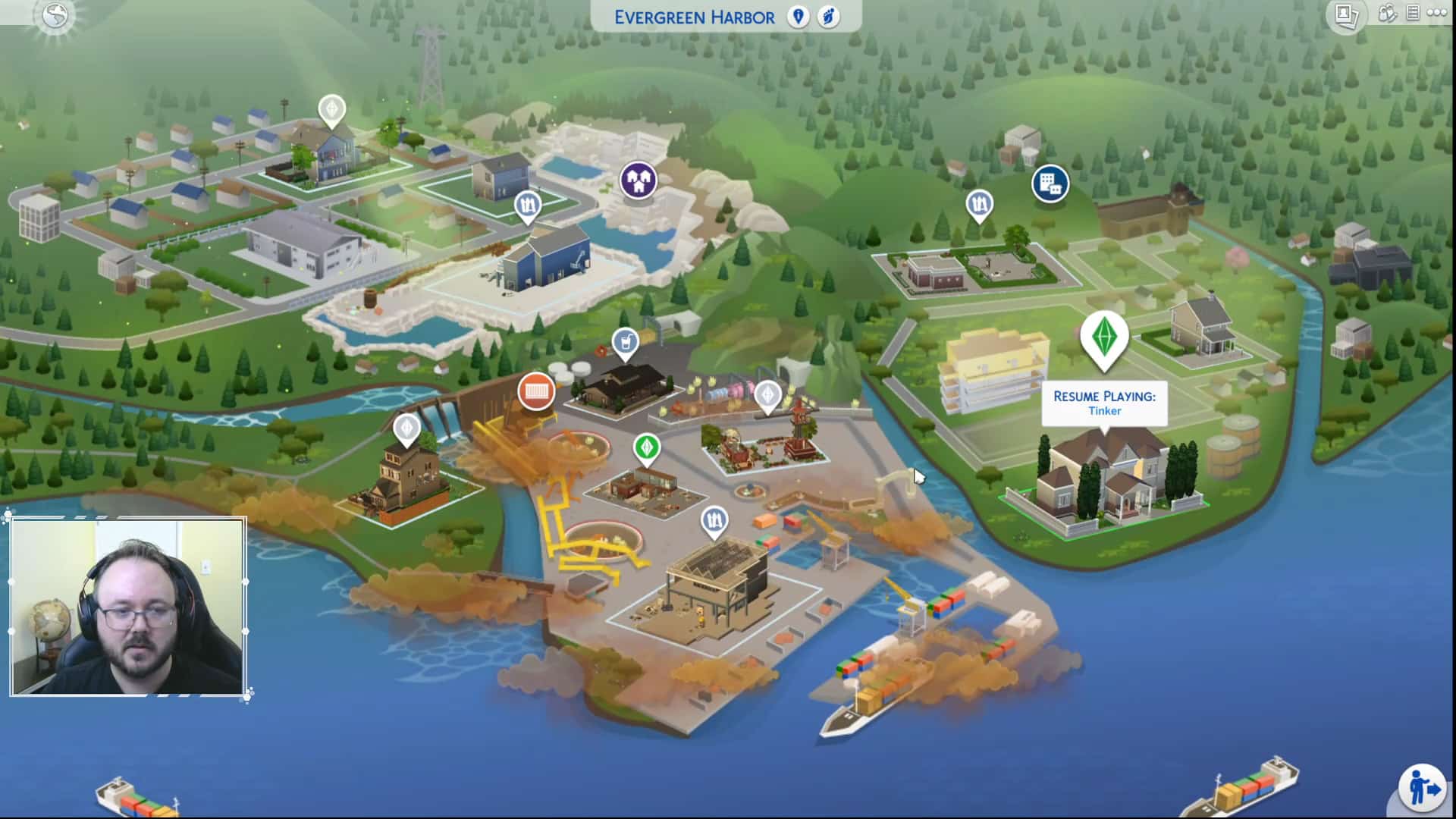
Task: Click the walking Sim icon bottom right
Action: pos(1424,789)
